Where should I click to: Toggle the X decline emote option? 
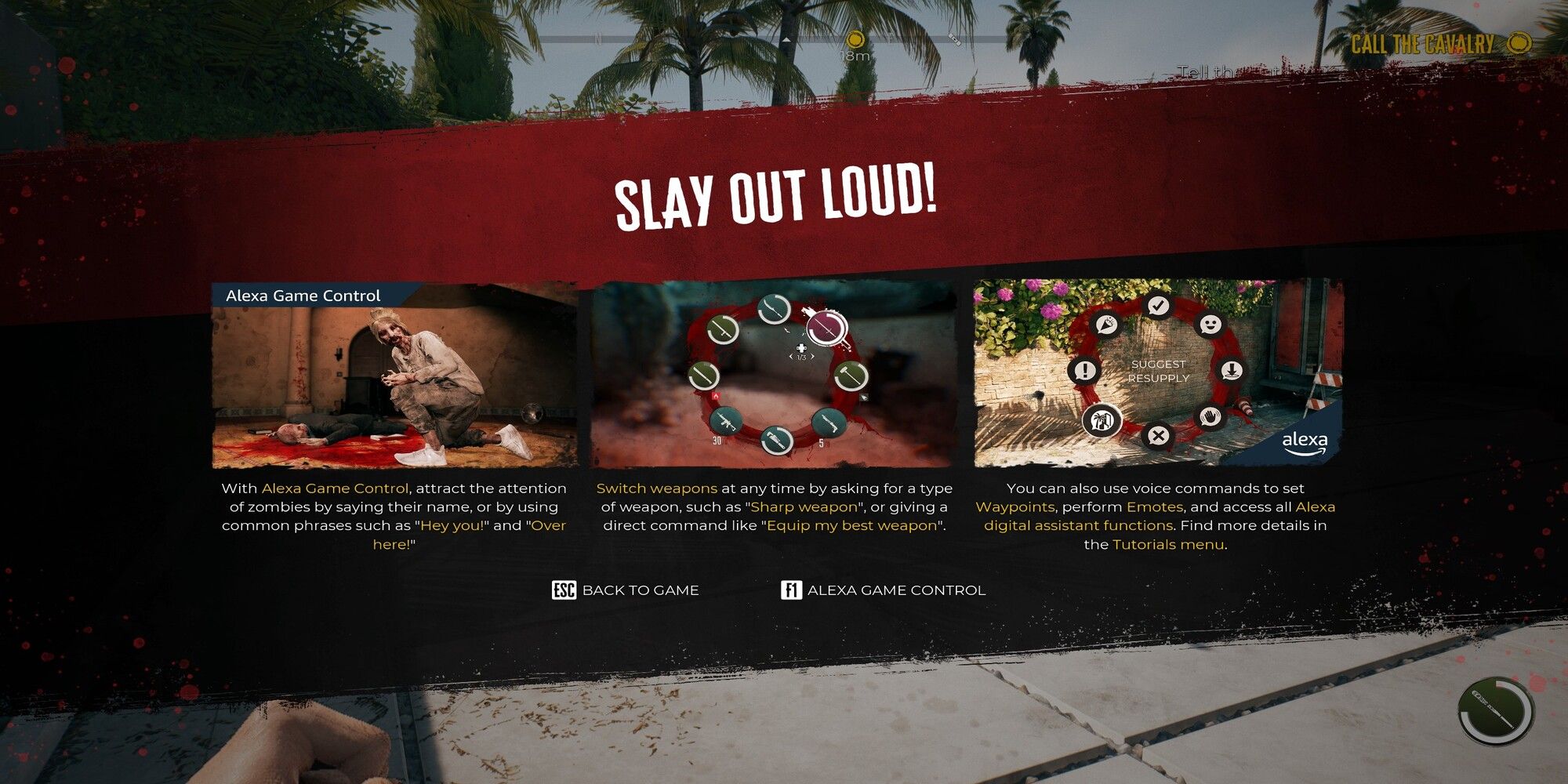(1157, 434)
